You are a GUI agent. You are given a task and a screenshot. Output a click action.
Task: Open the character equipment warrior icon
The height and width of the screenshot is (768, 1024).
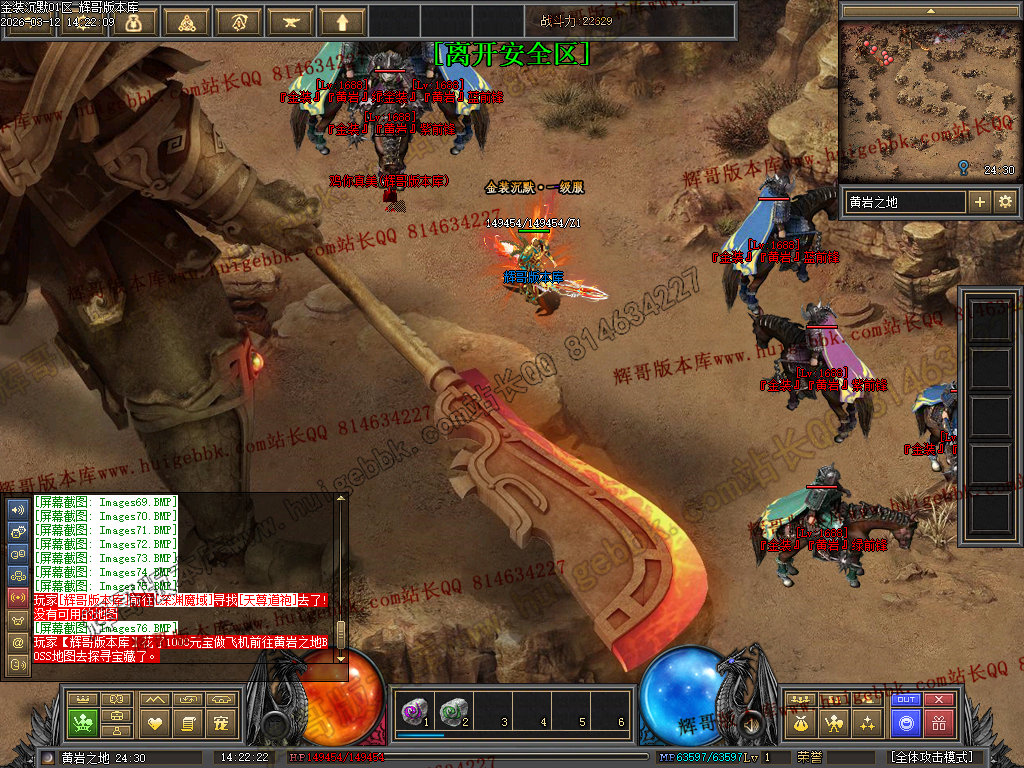(x=834, y=722)
